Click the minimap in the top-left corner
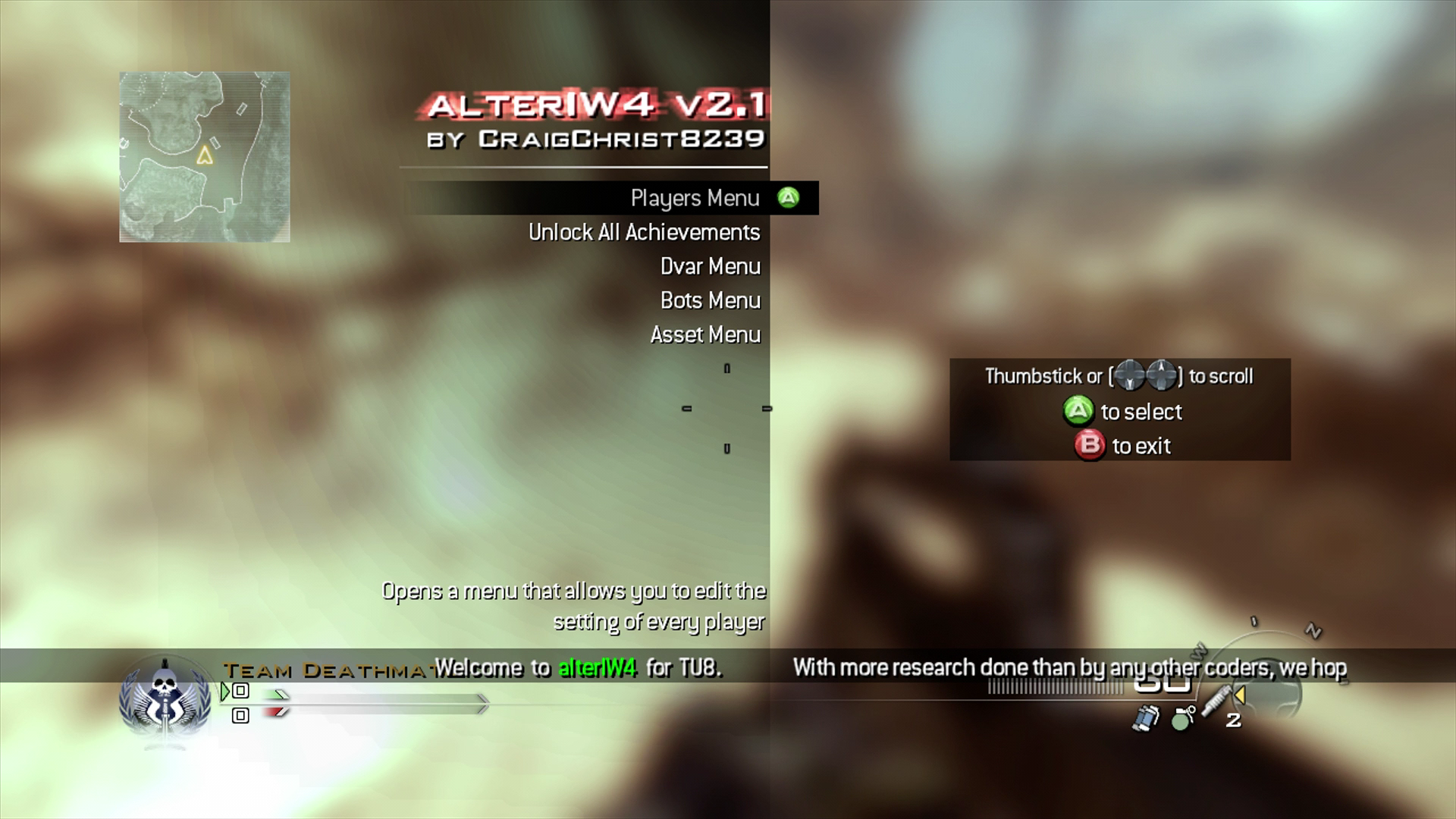Image resolution: width=1456 pixels, height=819 pixels. coord(203,155)
